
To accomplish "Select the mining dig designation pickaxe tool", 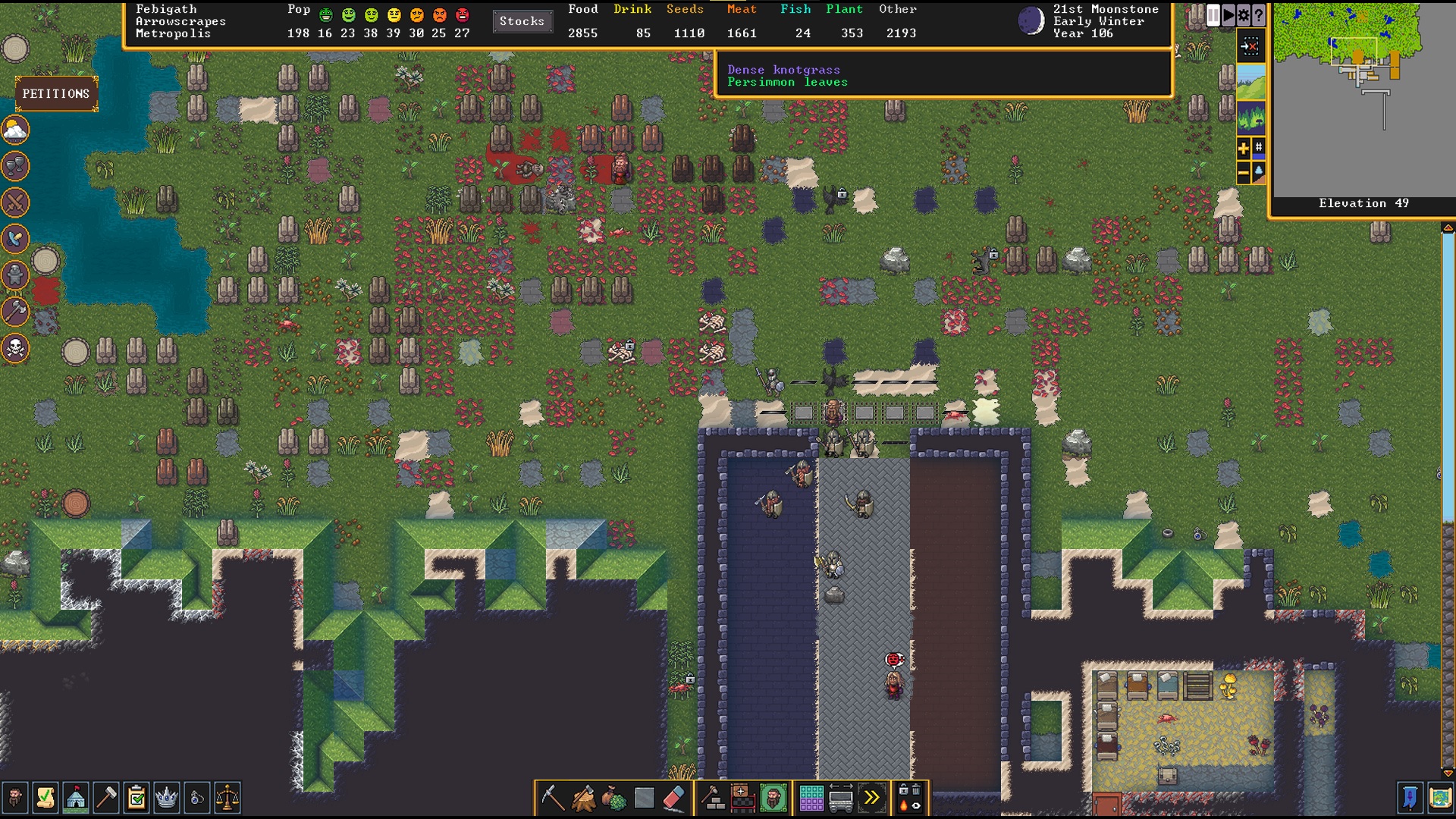I will point(552,797).
